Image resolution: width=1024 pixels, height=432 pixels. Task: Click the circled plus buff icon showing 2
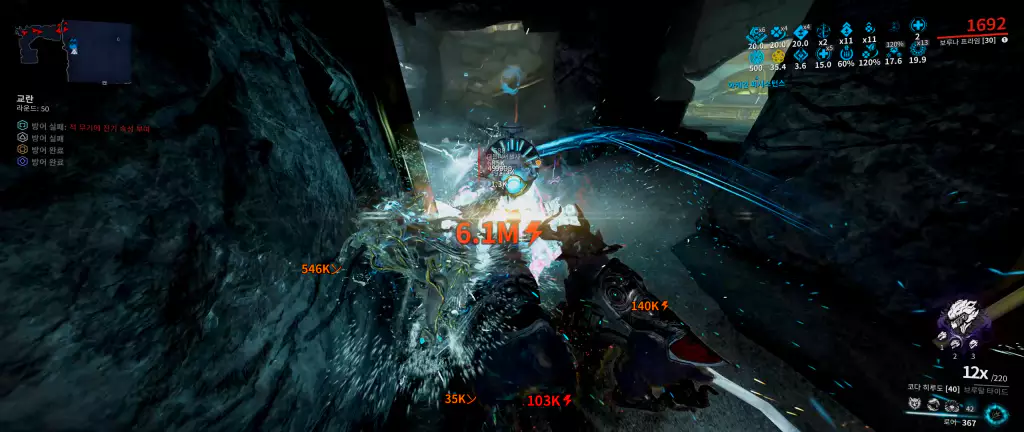point(917,27)
